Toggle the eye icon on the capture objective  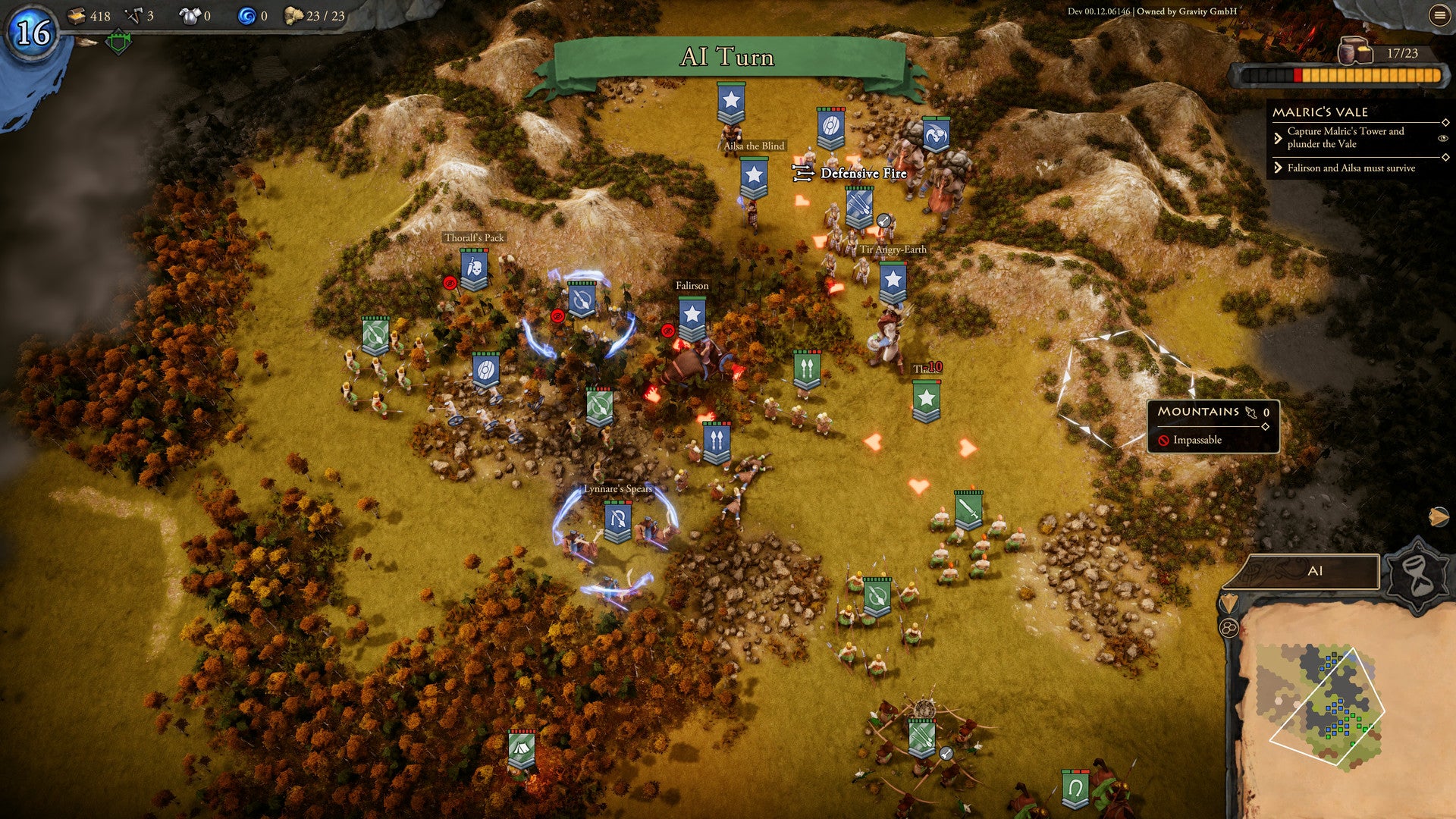(1442, 138)
